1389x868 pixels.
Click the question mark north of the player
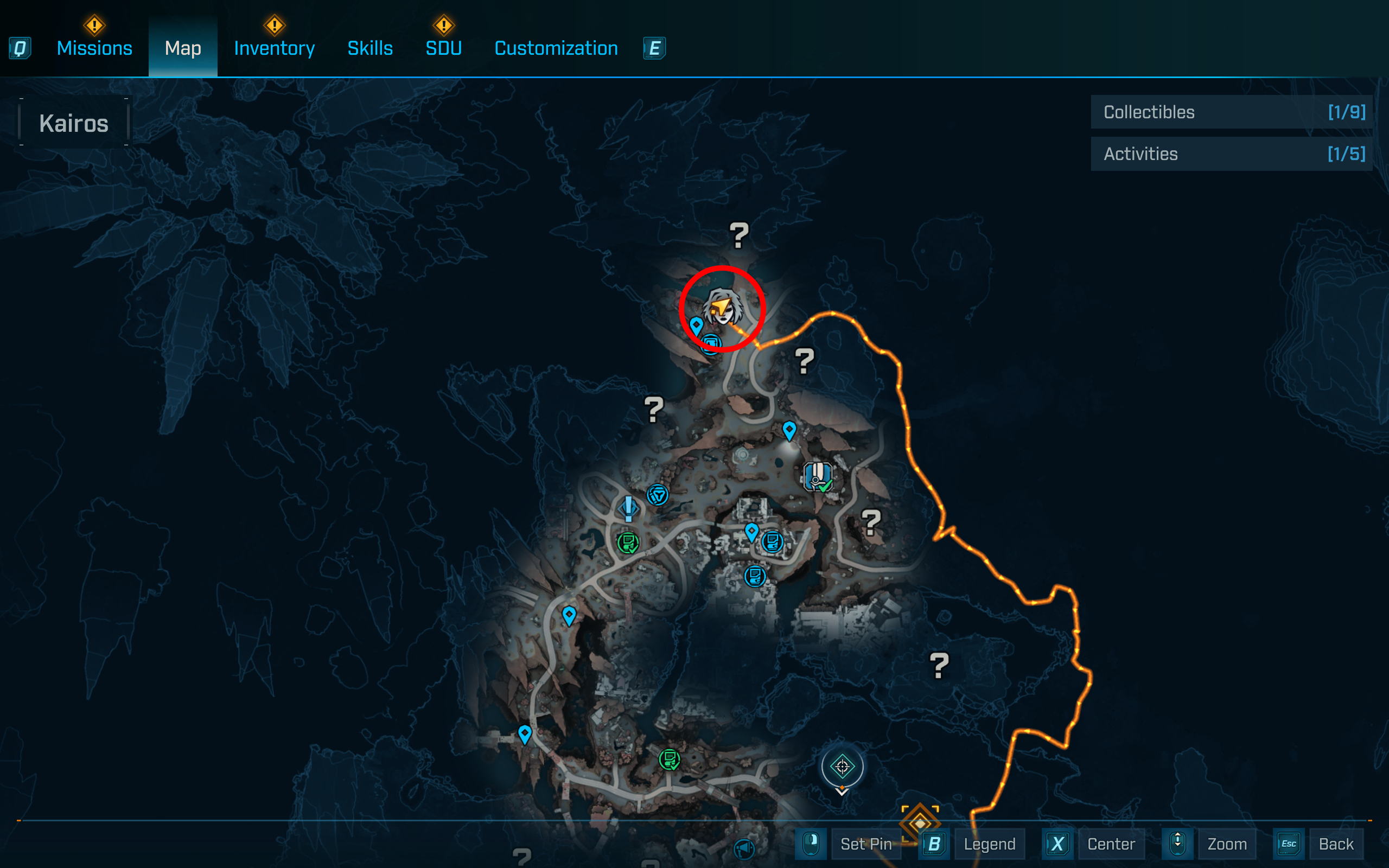740,235
